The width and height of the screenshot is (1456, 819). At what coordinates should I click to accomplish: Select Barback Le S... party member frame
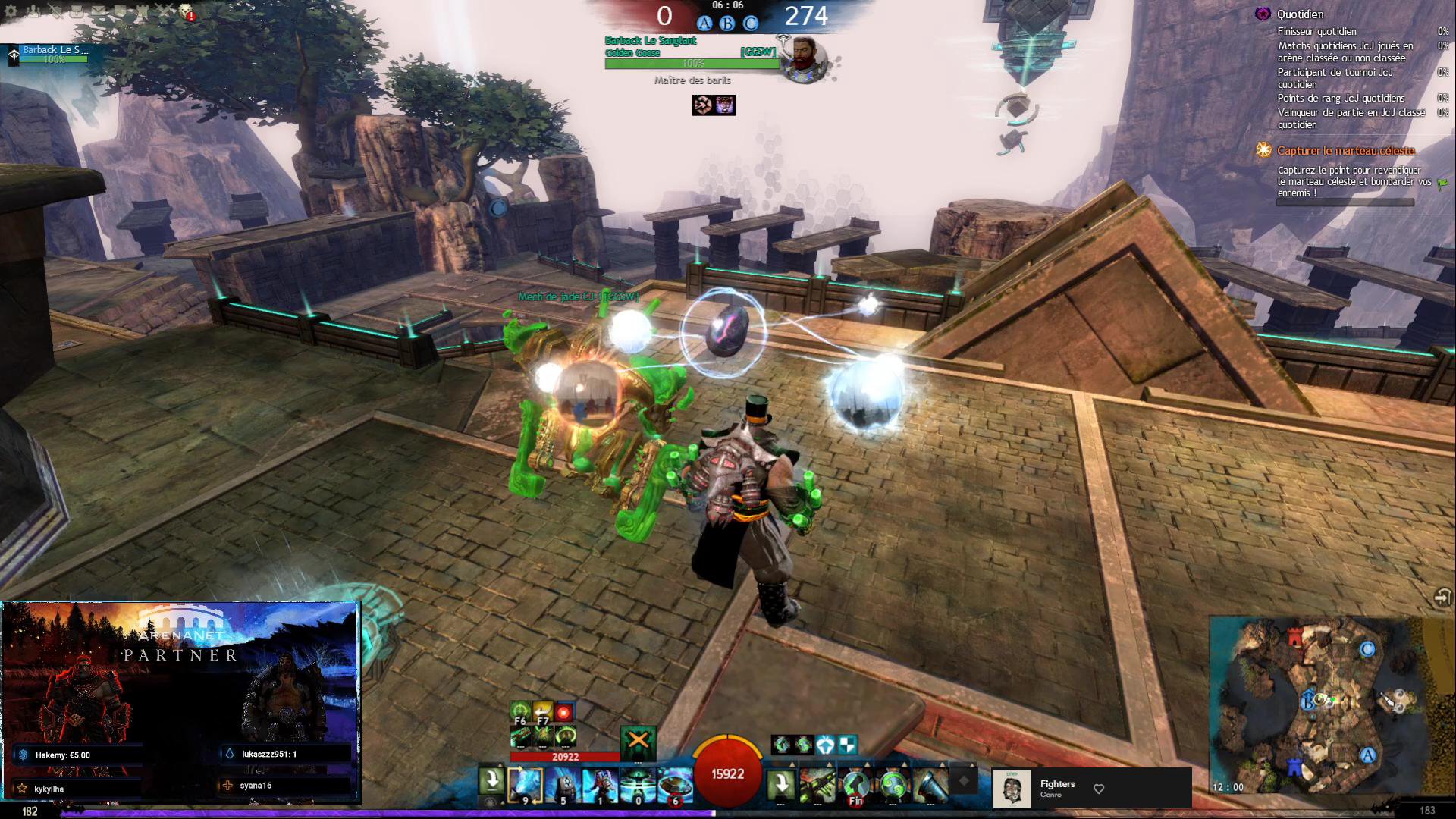pos(53,54)
